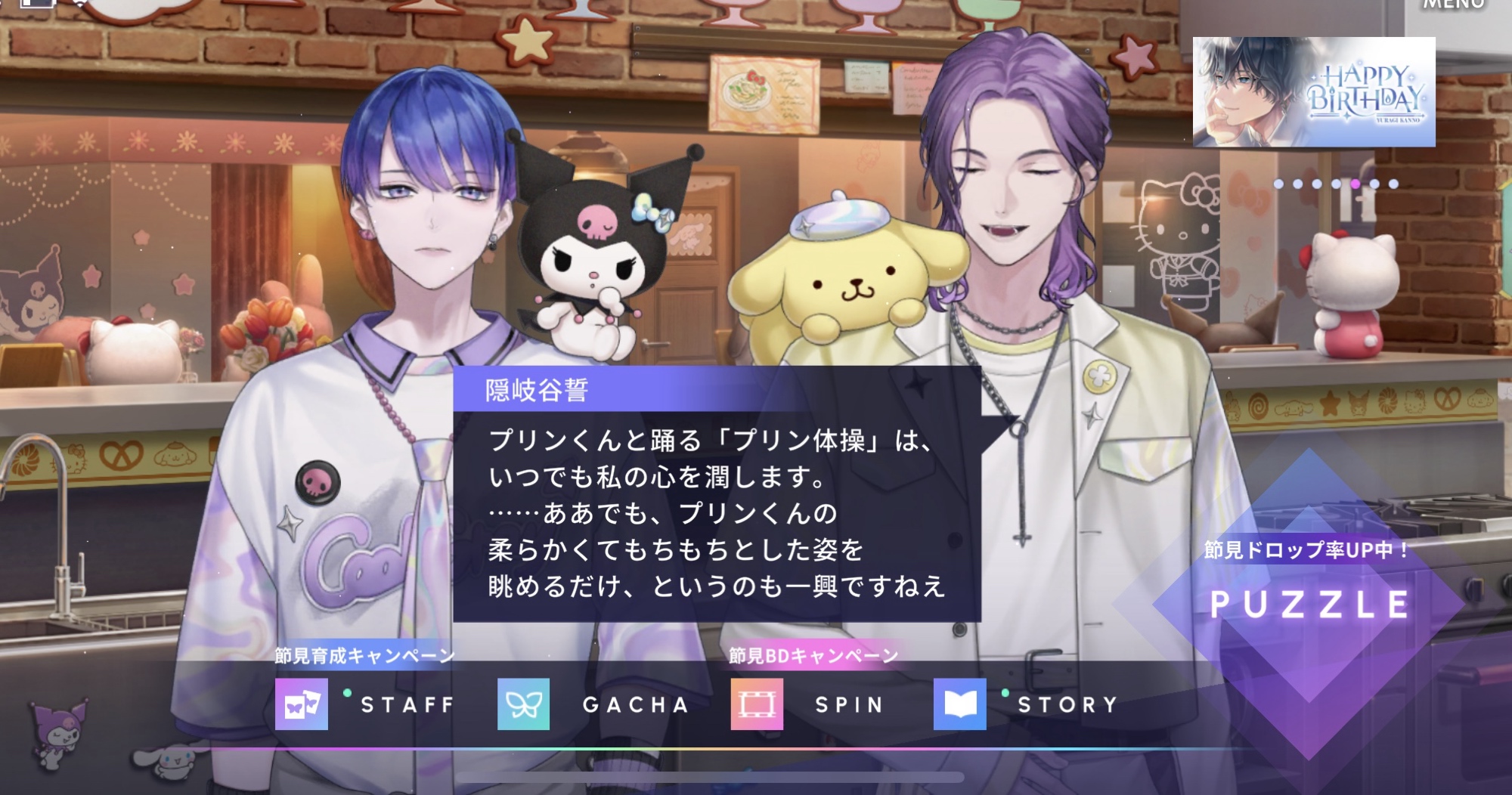Open the STORY section
Screen dimensions: 1512x795
click(1027, 704)
